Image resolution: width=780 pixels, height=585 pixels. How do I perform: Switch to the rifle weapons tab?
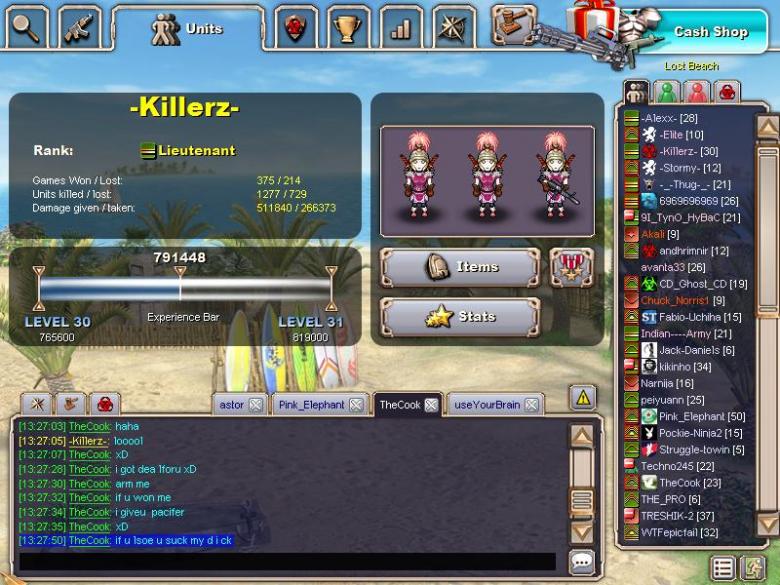tap(79, 27)
